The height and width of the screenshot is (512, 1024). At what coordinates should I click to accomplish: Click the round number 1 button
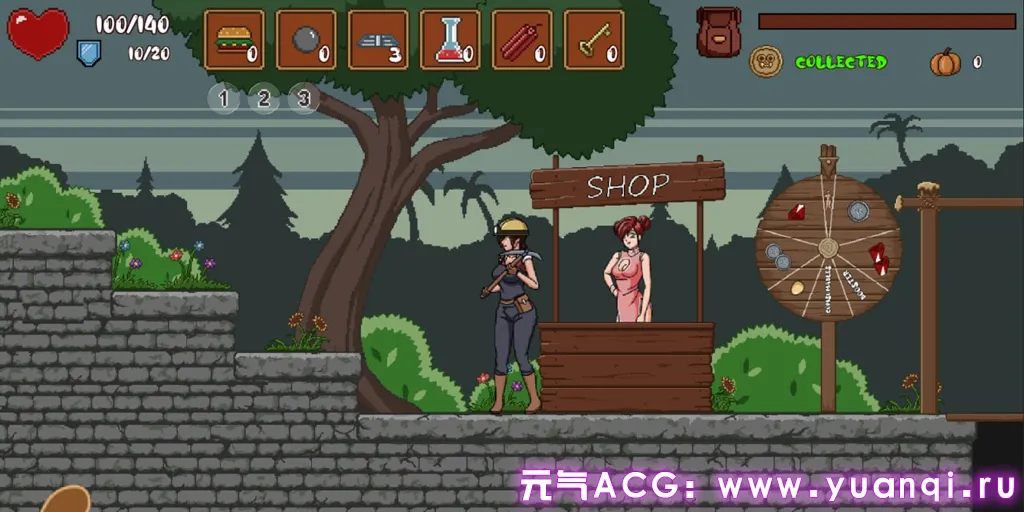pyautogui.click(x=224, y=98)
